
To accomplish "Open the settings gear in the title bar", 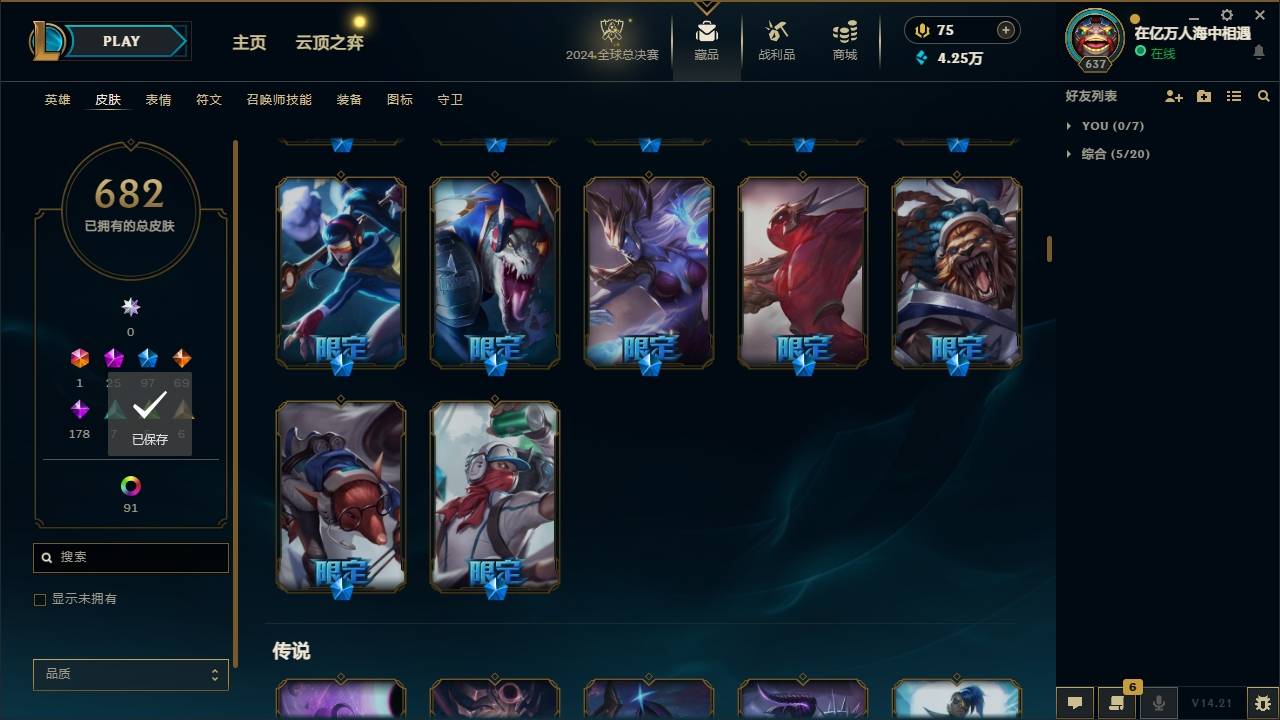I will 1225,15.
